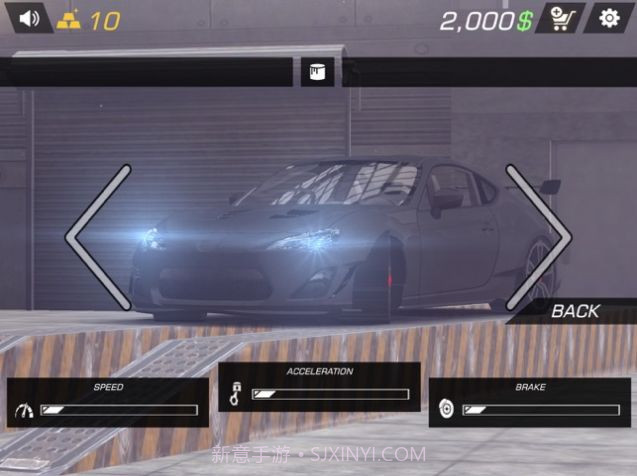Select the paint bucket icon
637x476 pixels.
pyautogui.click(x=318, y=72)
